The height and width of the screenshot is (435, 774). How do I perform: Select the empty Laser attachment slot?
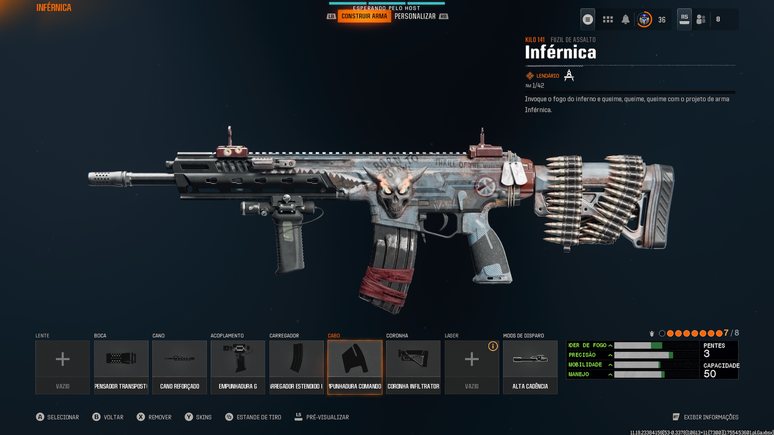(x=471, y=366)
